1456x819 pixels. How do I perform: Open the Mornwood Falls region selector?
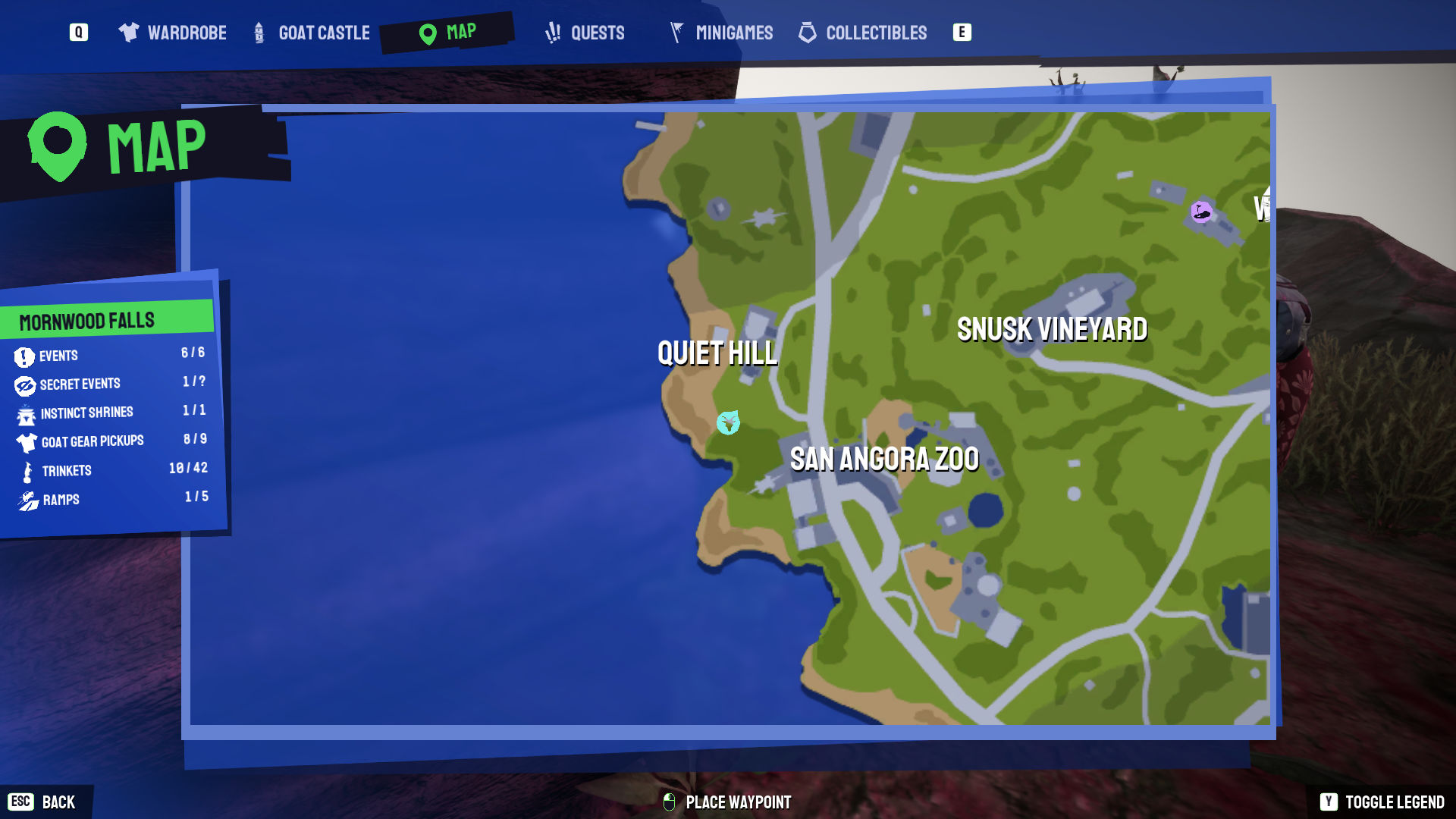(86, 319)
